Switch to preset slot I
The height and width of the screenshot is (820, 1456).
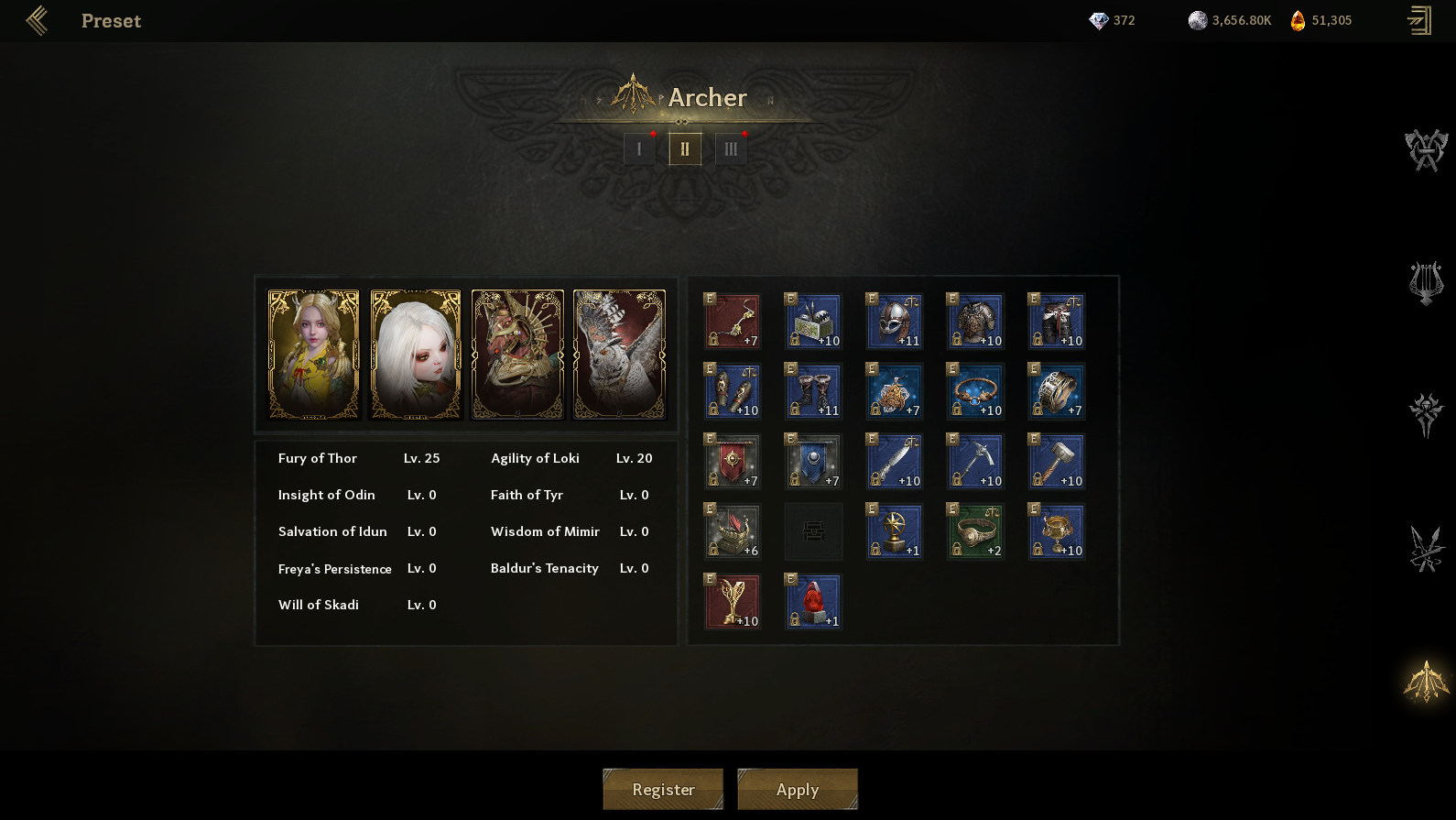639,148
